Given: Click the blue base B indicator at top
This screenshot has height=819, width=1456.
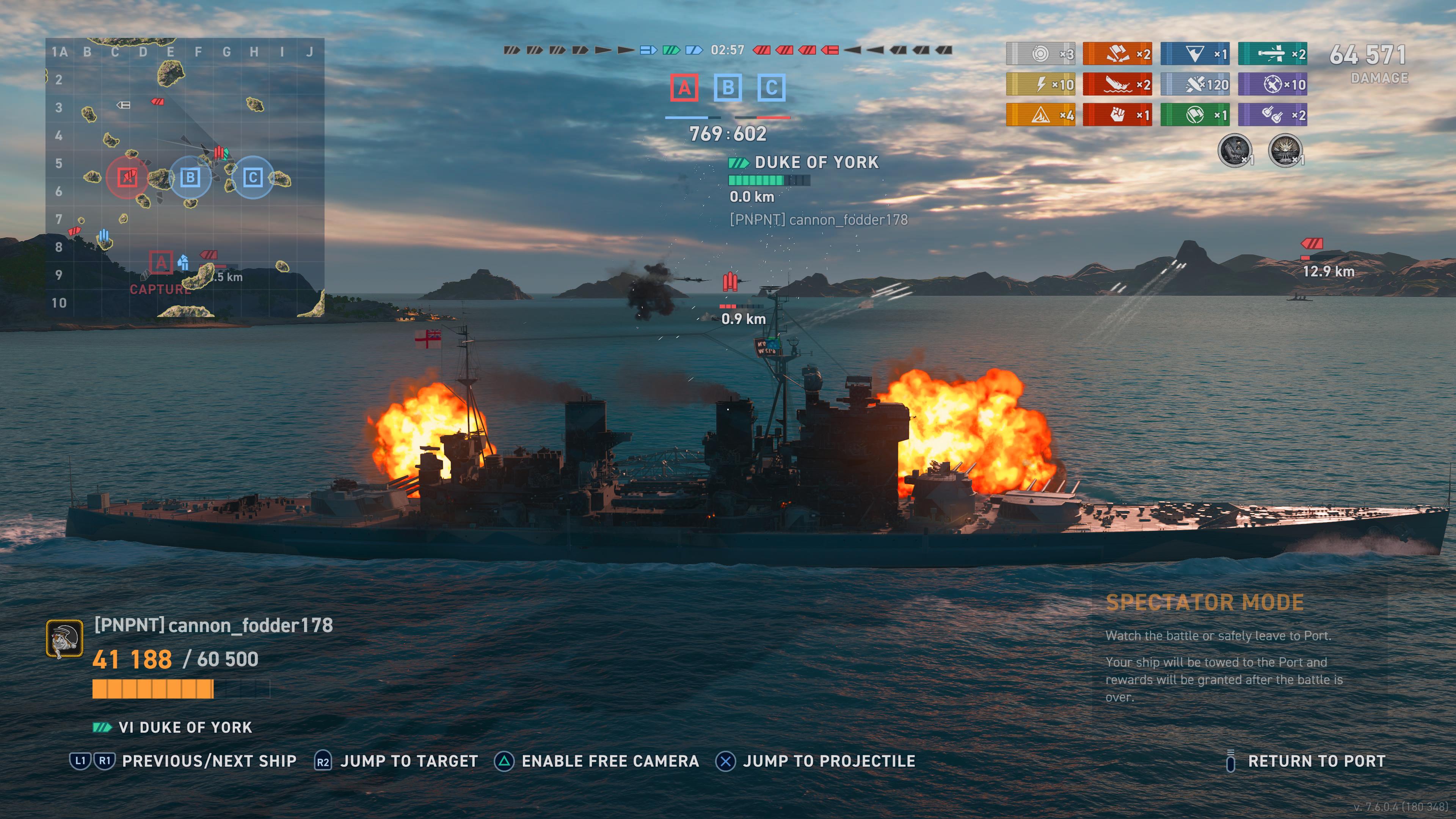Looking at the screenshot, I should click(x=728, y=88).
